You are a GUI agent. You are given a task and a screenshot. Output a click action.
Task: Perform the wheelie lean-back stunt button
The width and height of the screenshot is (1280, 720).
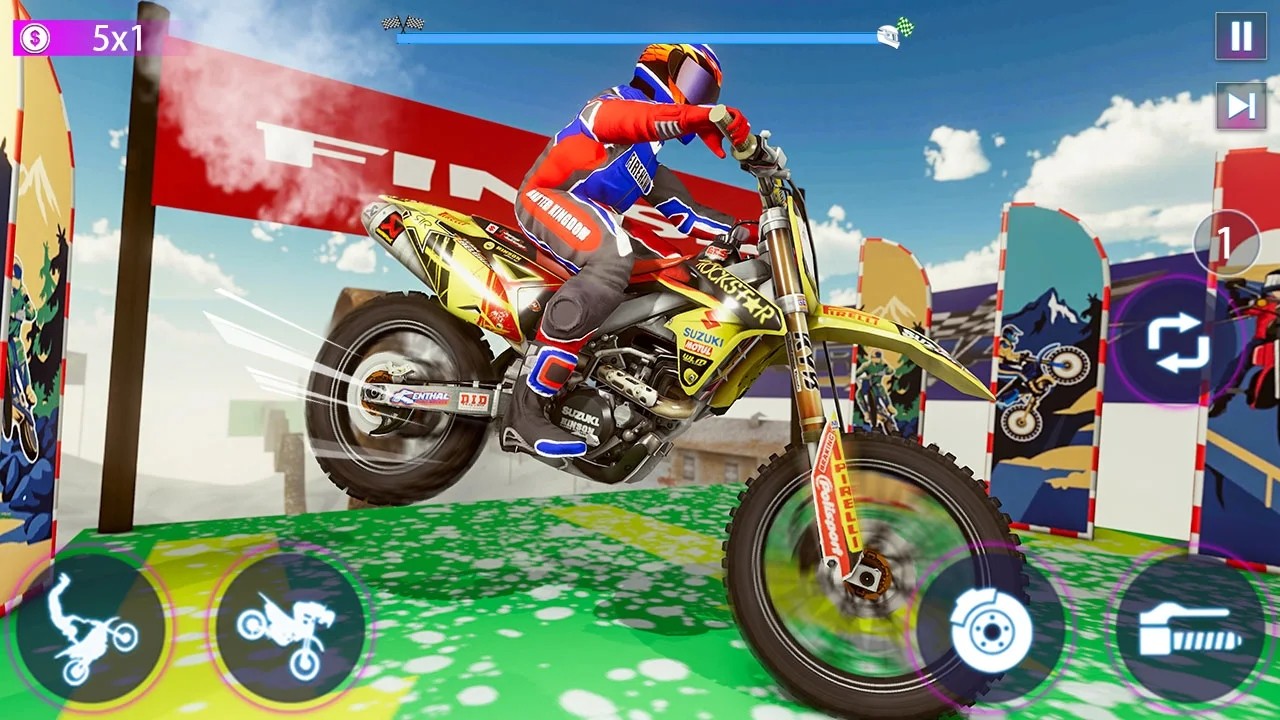click(x=91, y=628)
